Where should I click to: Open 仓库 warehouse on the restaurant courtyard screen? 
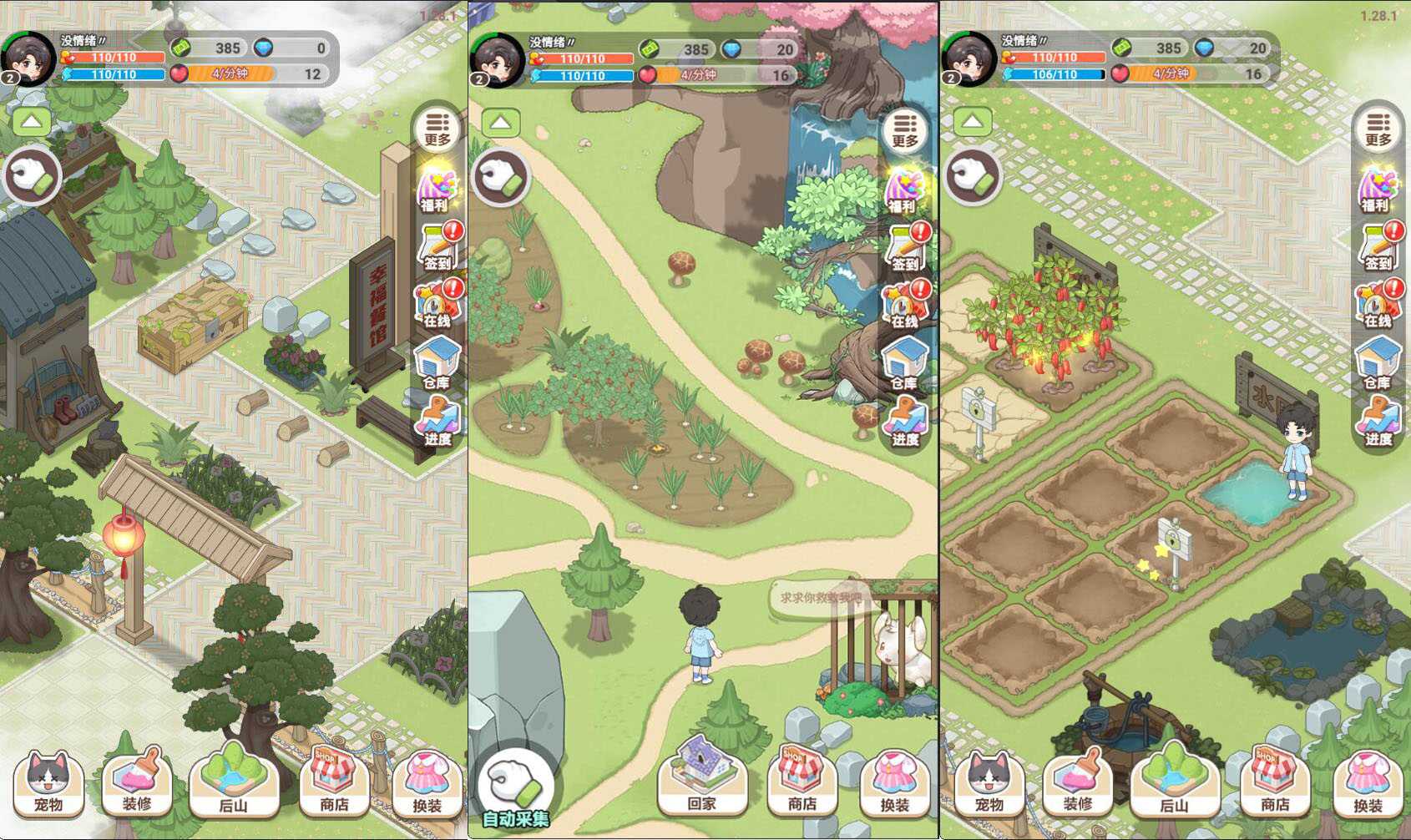(x=437, y=364)
